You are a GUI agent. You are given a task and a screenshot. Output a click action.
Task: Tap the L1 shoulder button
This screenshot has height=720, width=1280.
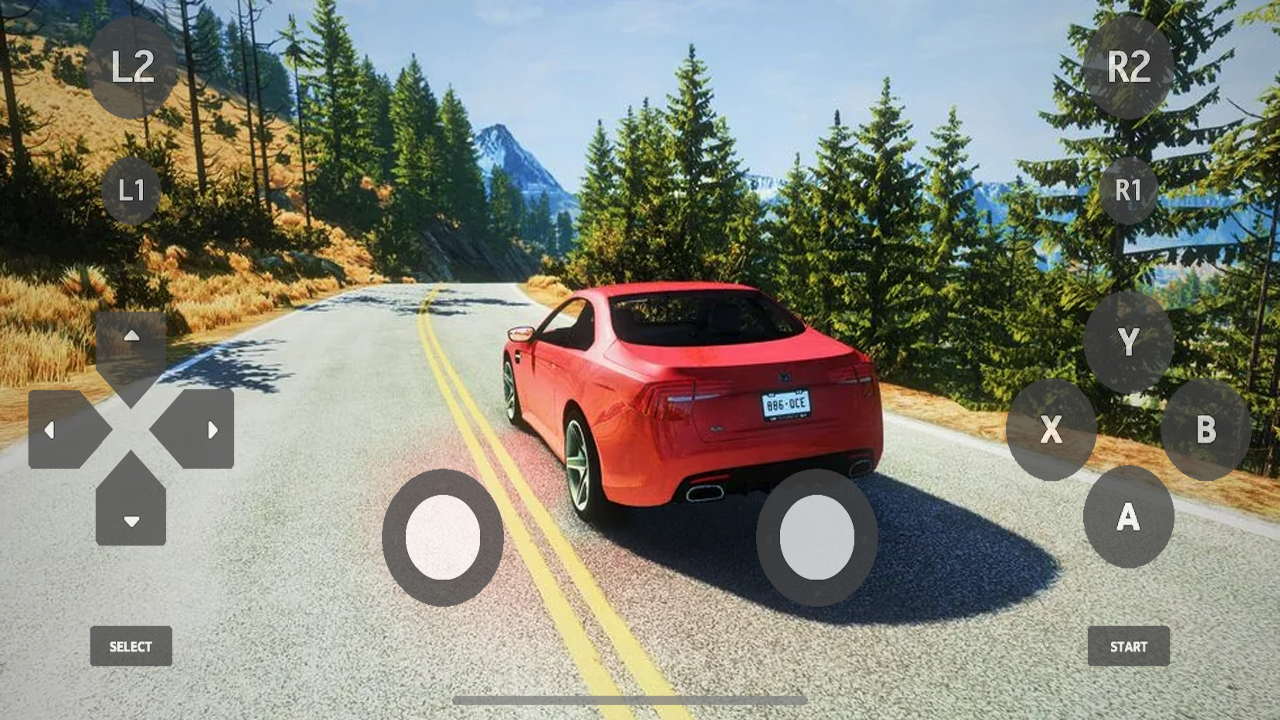point(131,190)
